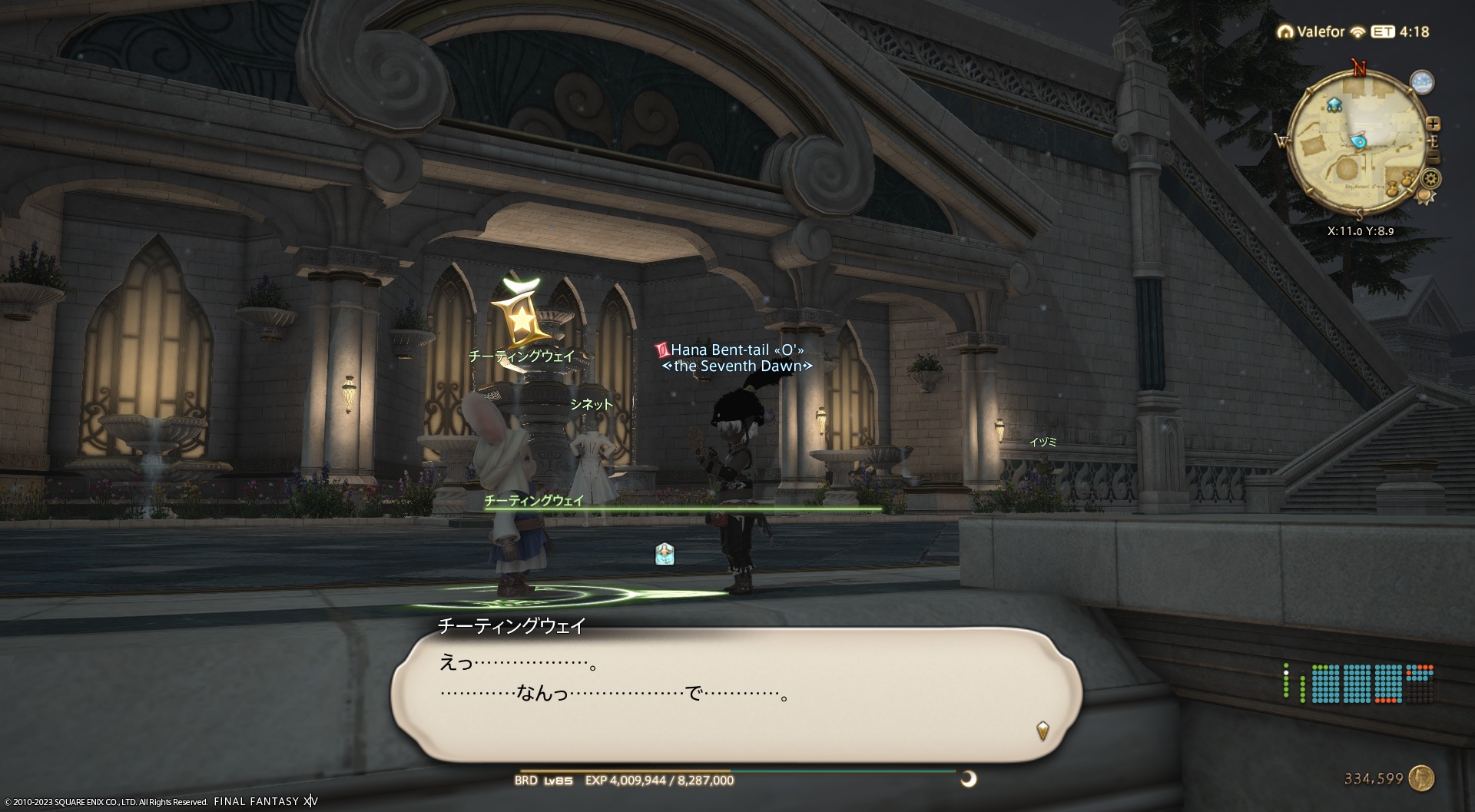Click the network connection status icon

1357,32
